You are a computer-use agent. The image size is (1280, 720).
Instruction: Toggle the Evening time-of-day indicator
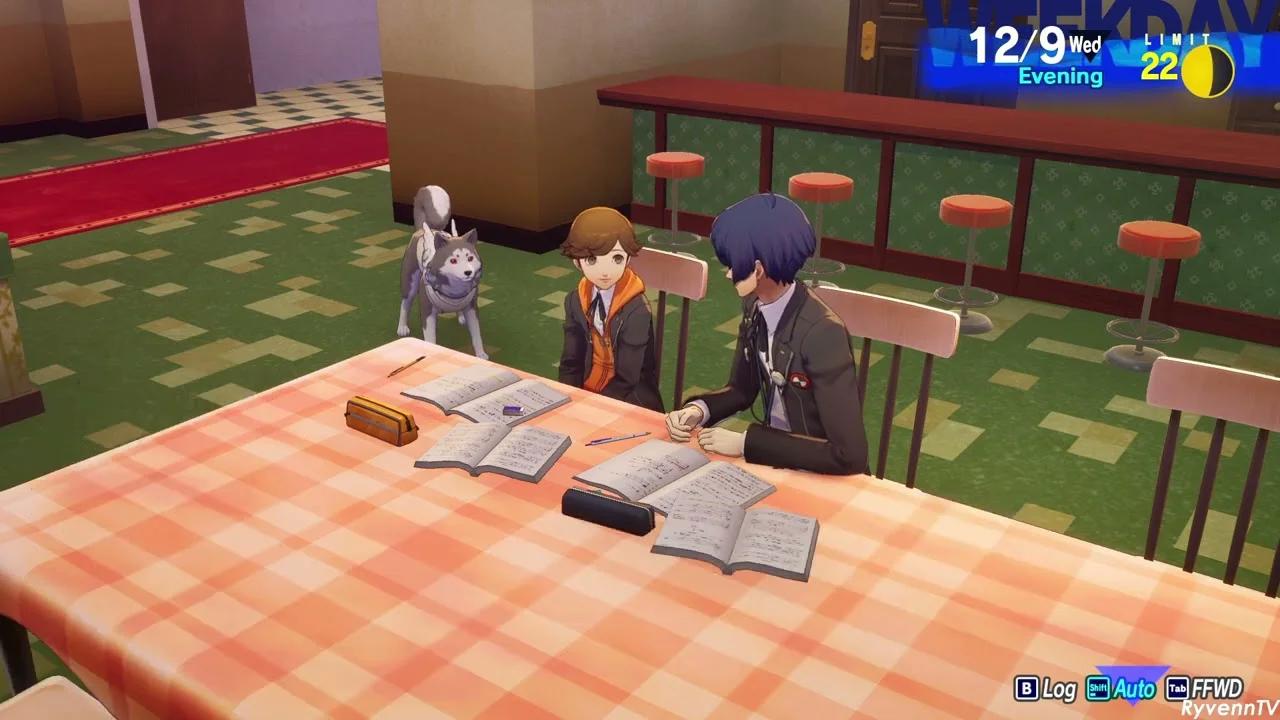point(1058,76)
